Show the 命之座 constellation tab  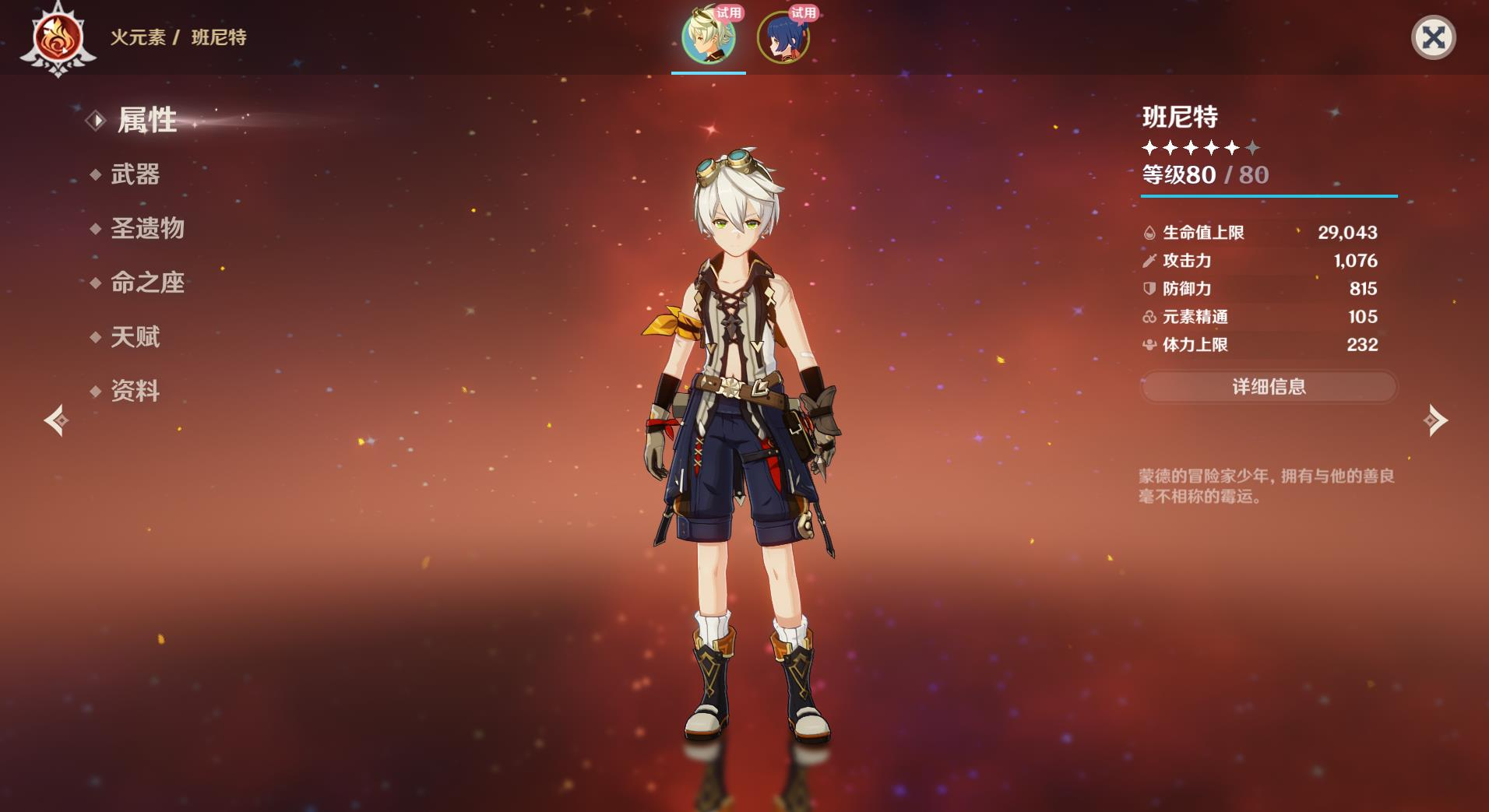point(147,283)
